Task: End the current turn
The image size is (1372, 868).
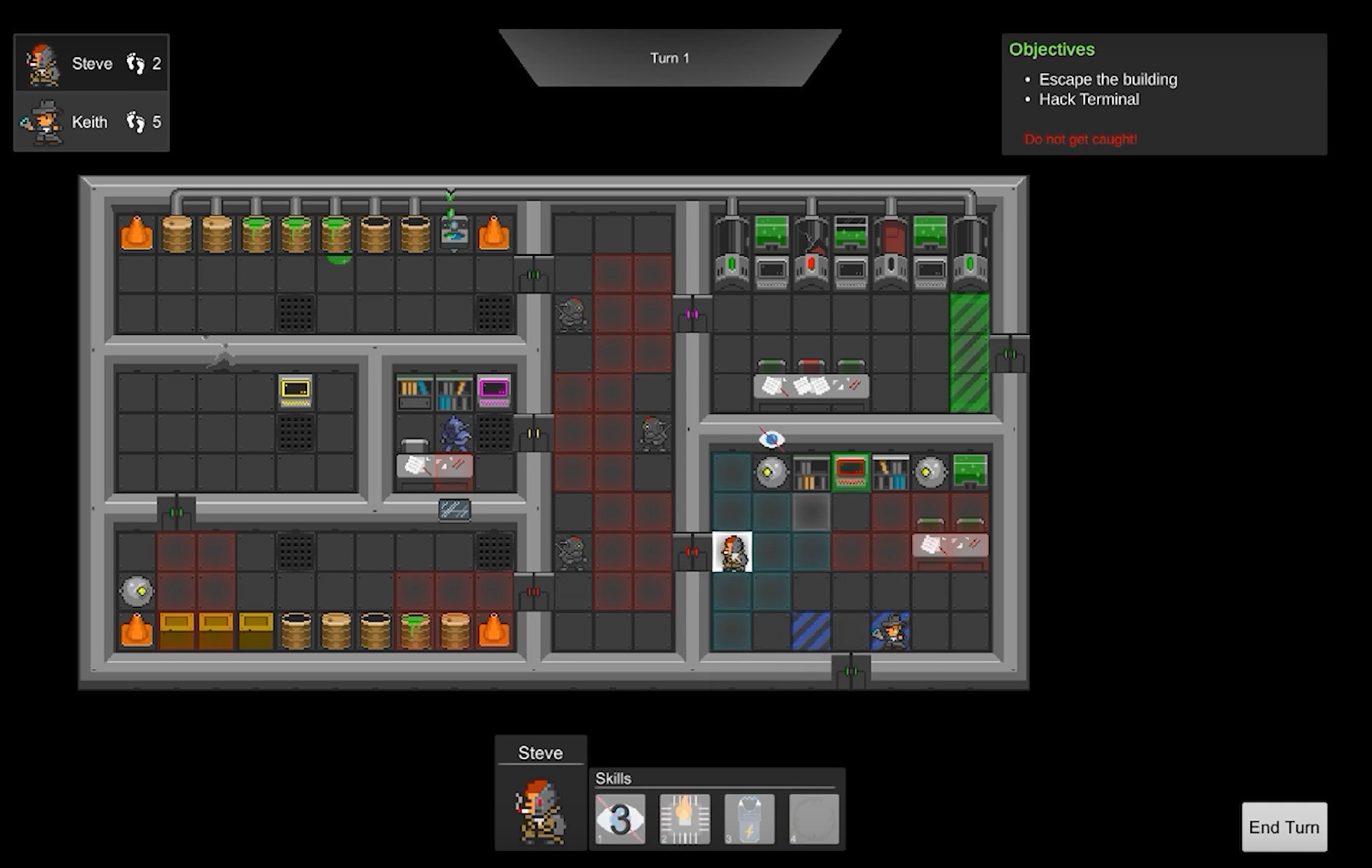Action: (x=1284, y=826)
